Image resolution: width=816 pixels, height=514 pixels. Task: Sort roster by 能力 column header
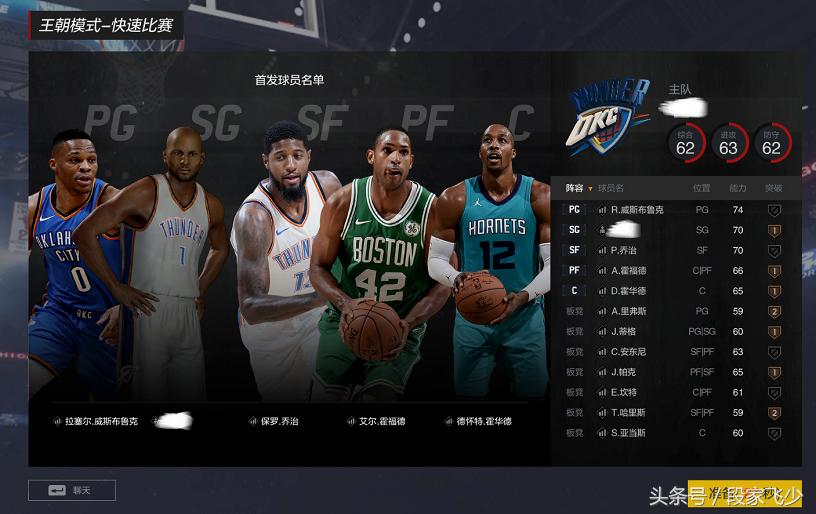(737, 188)
